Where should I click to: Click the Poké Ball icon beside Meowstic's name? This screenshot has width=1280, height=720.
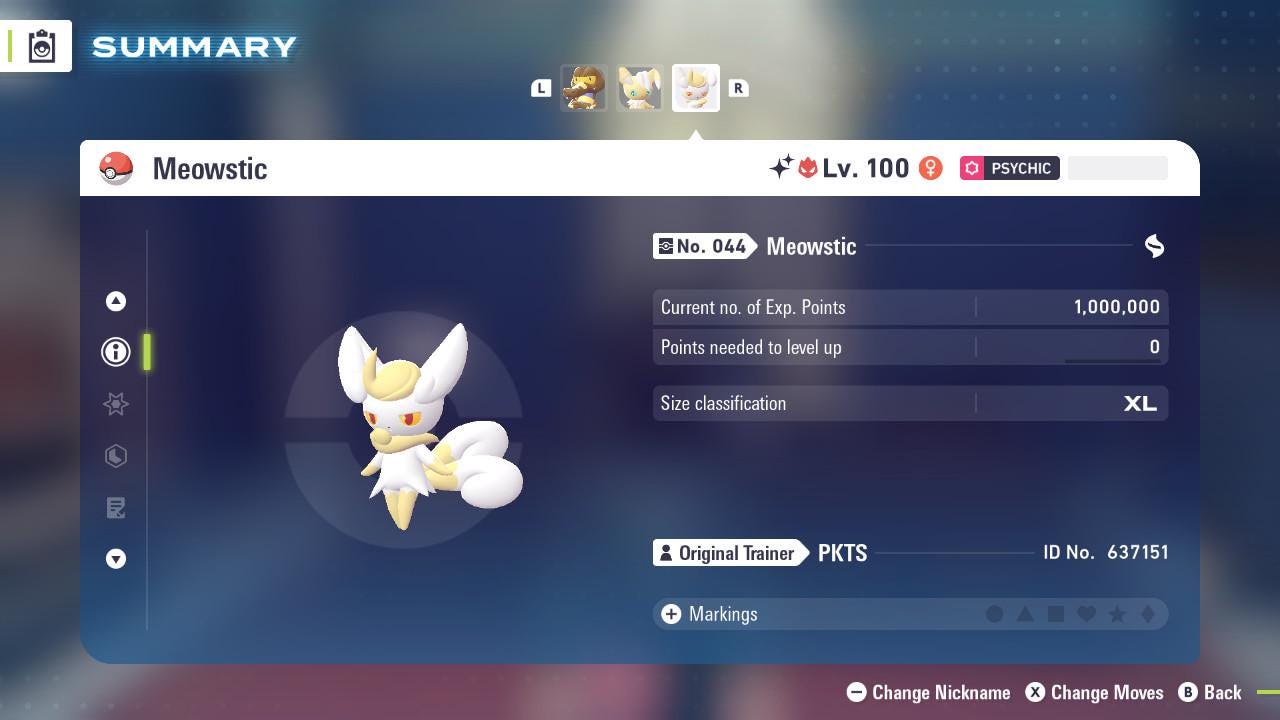(x=117, y=168)
